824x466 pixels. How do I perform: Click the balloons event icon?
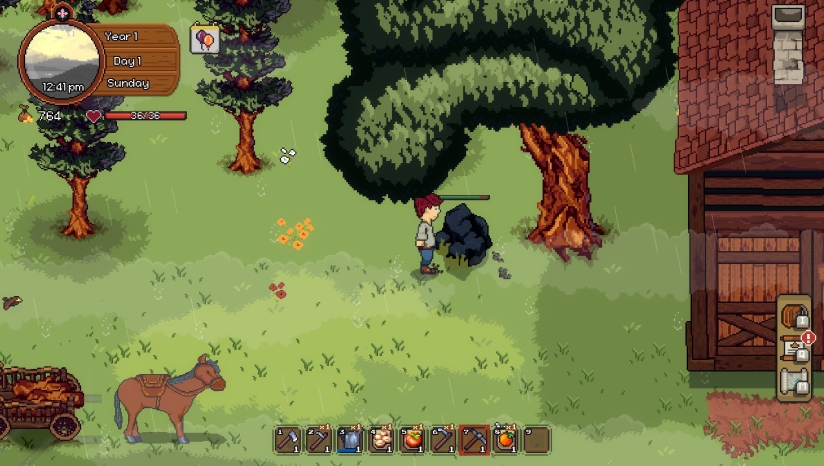pos(204,39)
